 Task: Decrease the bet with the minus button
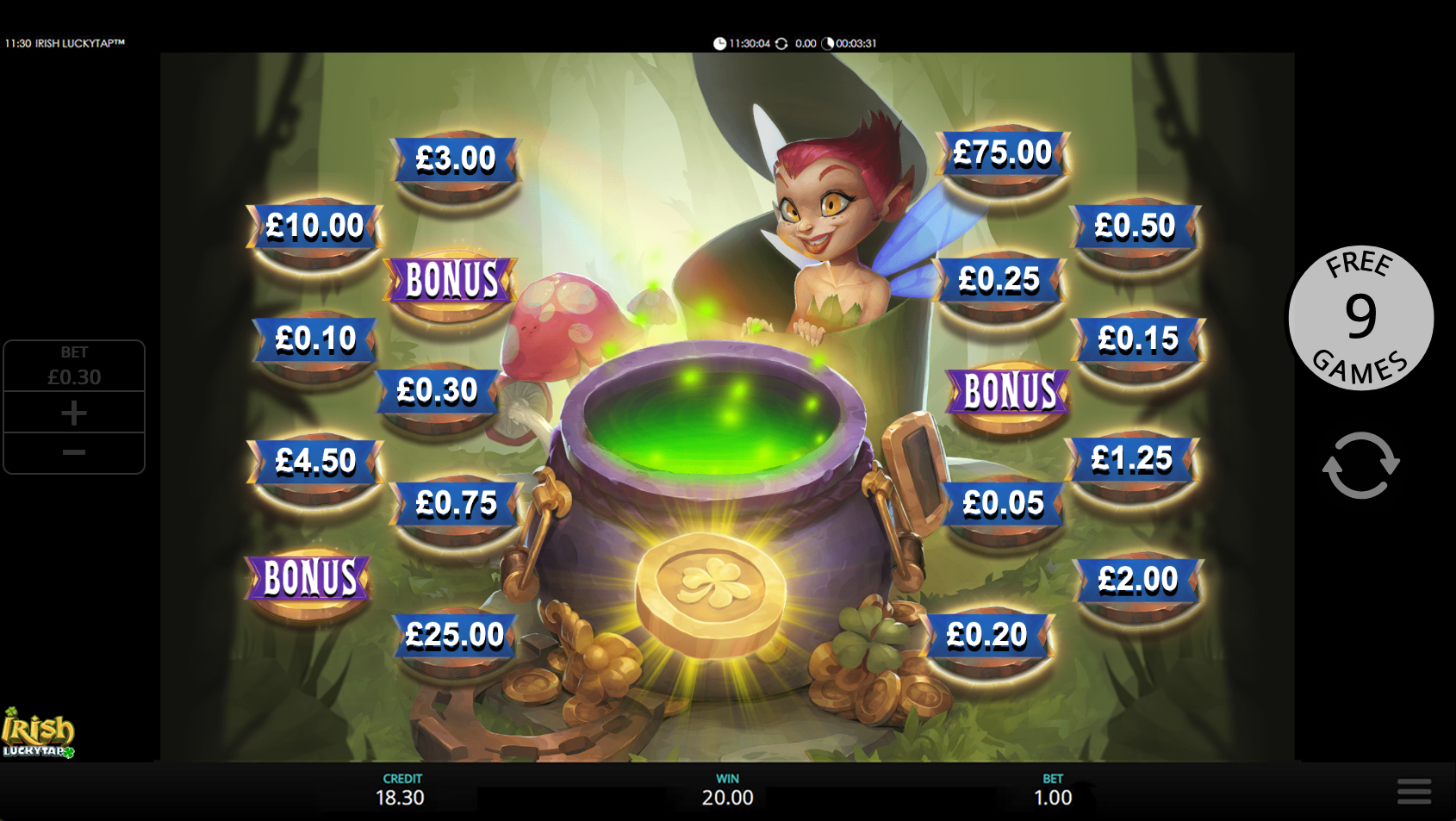tap(74, 452)
